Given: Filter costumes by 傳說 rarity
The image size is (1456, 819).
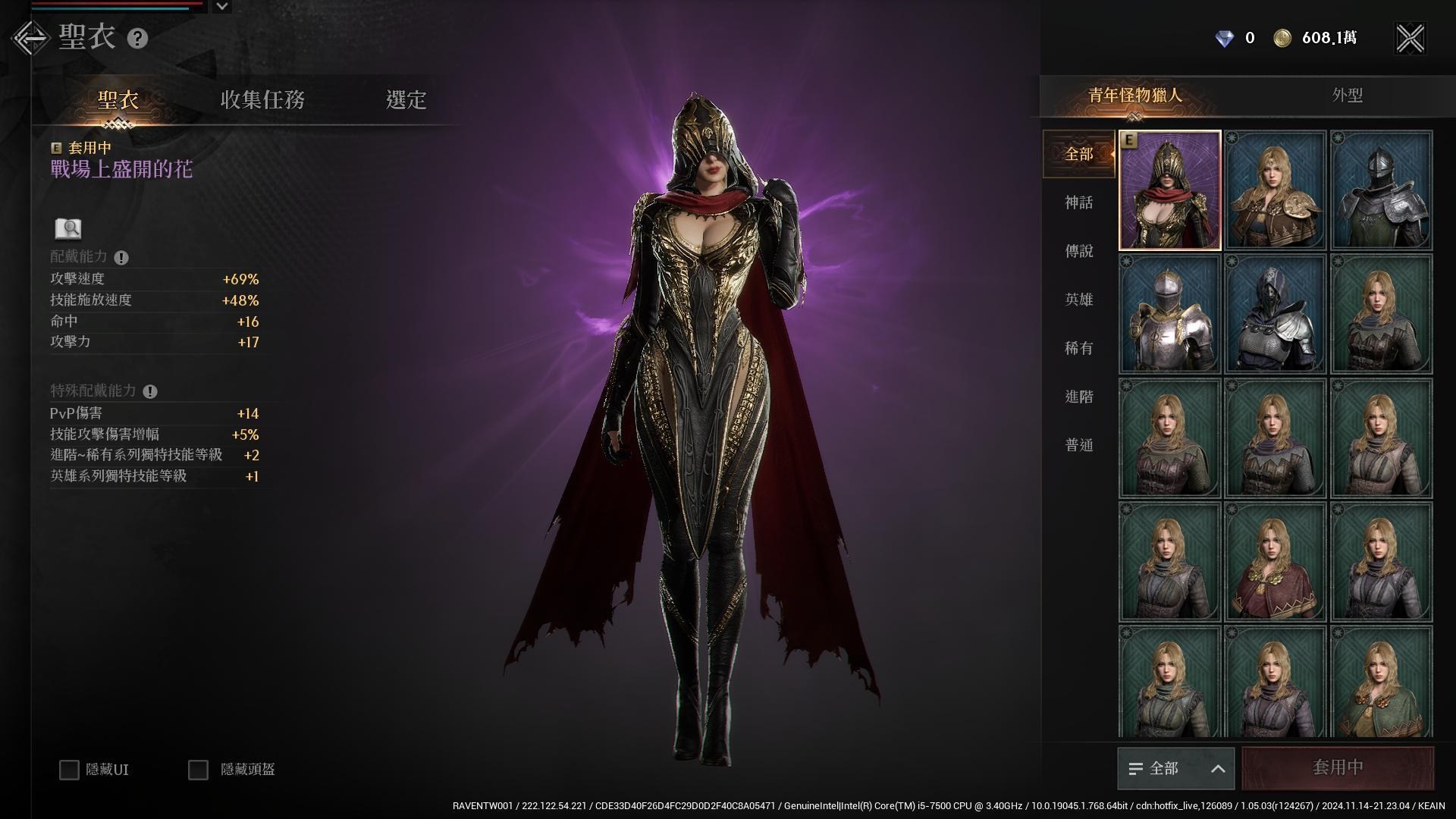Looking at the screenshot, I should (x=1078, y=251).
